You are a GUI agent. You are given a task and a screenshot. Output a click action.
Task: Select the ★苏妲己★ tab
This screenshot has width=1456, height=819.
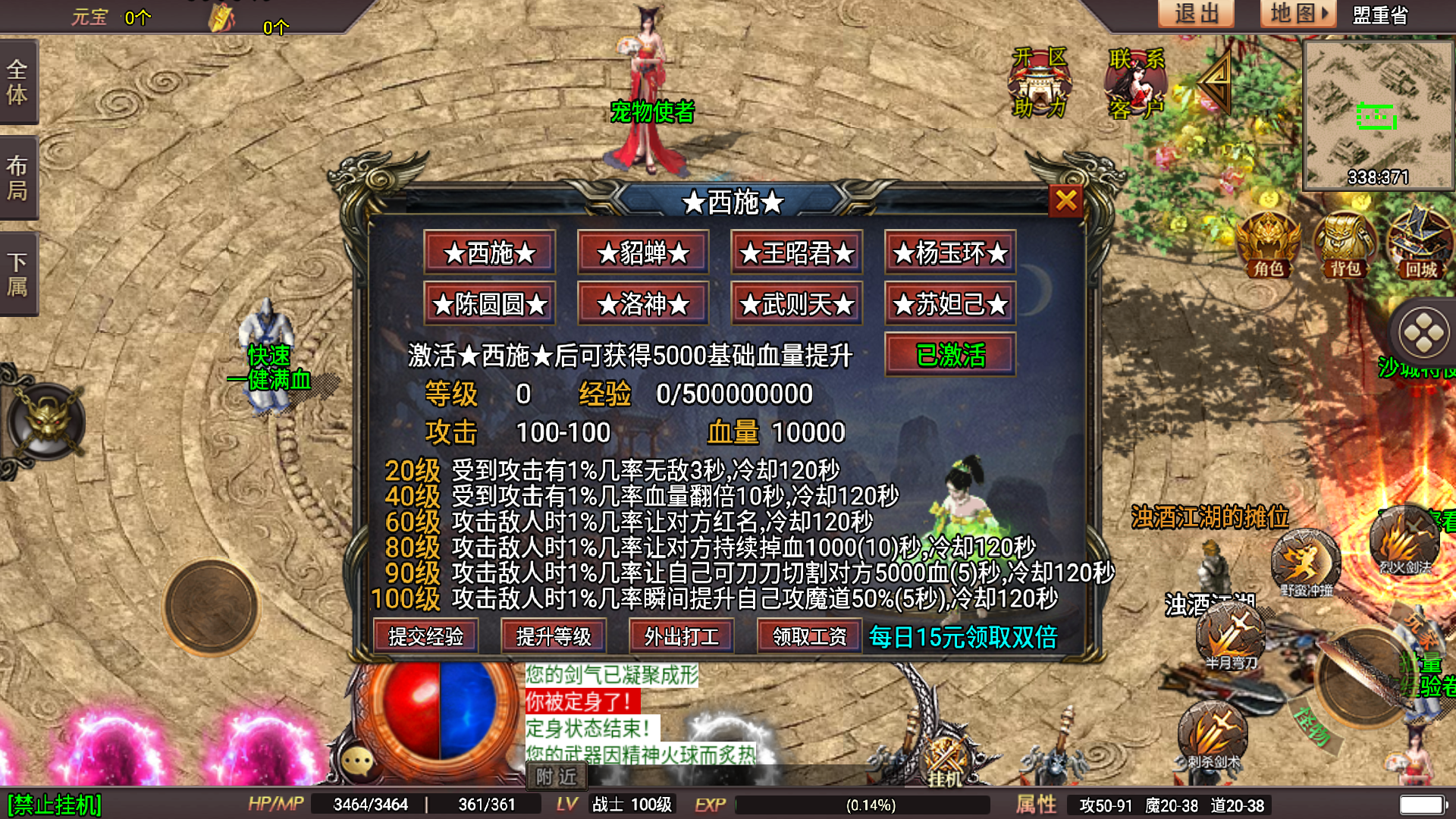click(949, 303)
